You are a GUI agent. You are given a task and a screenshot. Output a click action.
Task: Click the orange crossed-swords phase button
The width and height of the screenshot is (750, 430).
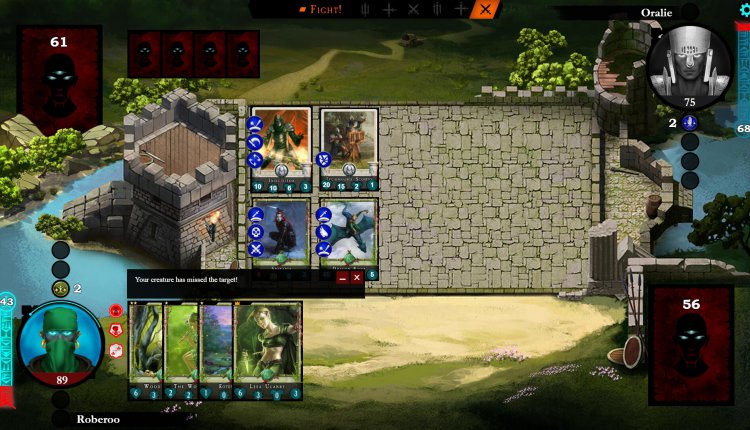[486, 9]
